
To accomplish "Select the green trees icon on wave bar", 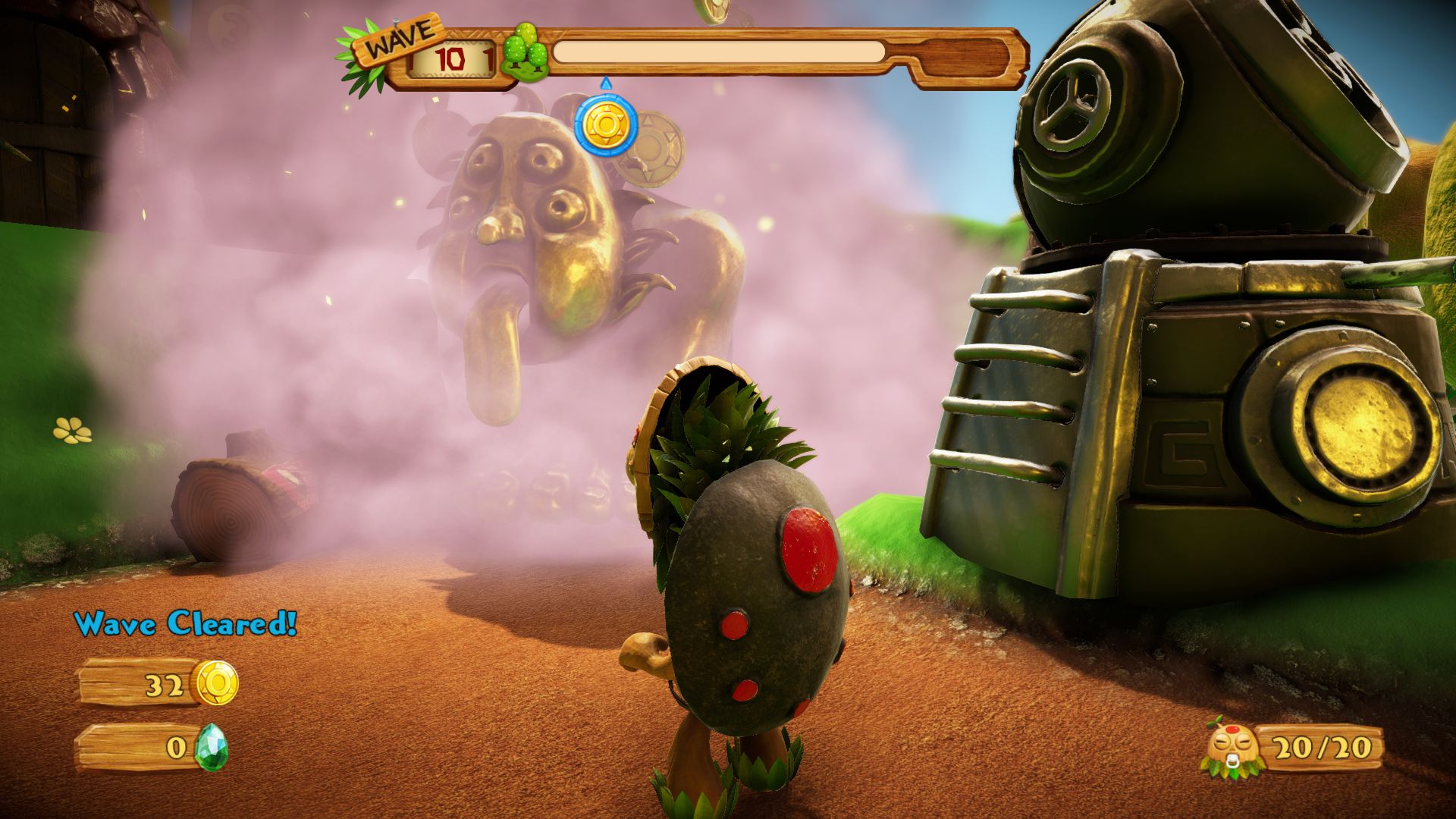I will (526, 52).
